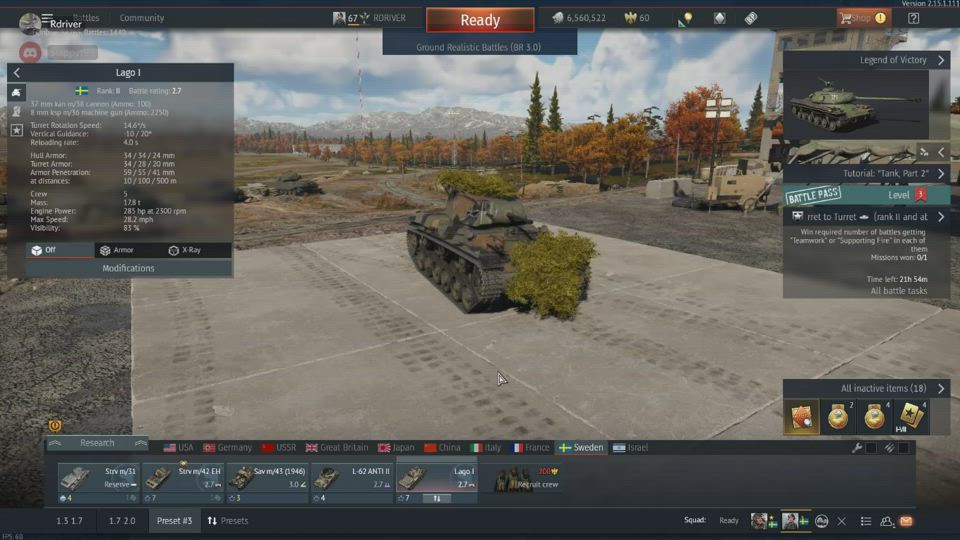Switch vehicle view to X-Ray mode
The height and width of the screenshot is (540, 960).
pyautogui.click(x=186, y=250)
